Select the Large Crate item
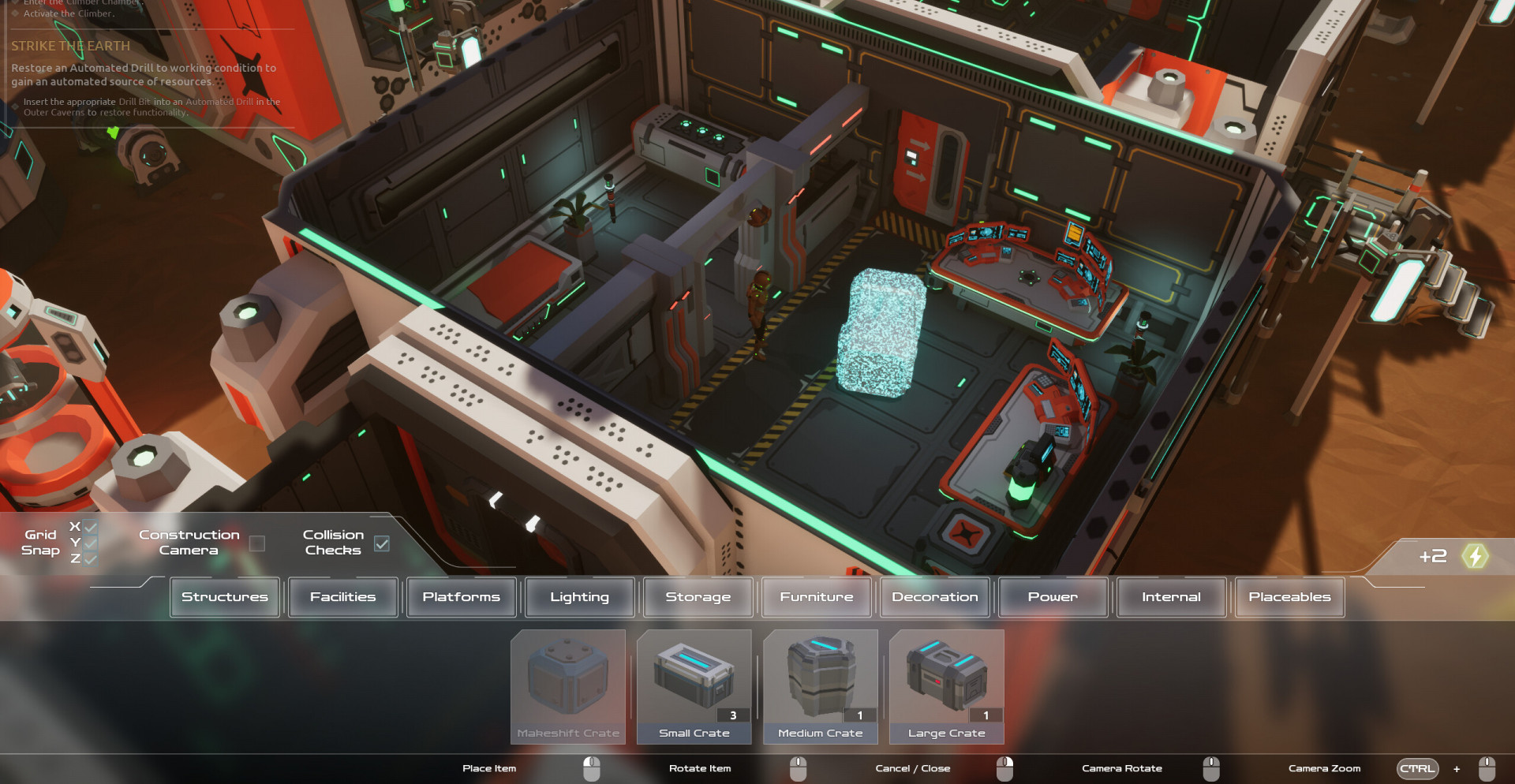Screen dimensions: 1515x784 pos(947,686)
